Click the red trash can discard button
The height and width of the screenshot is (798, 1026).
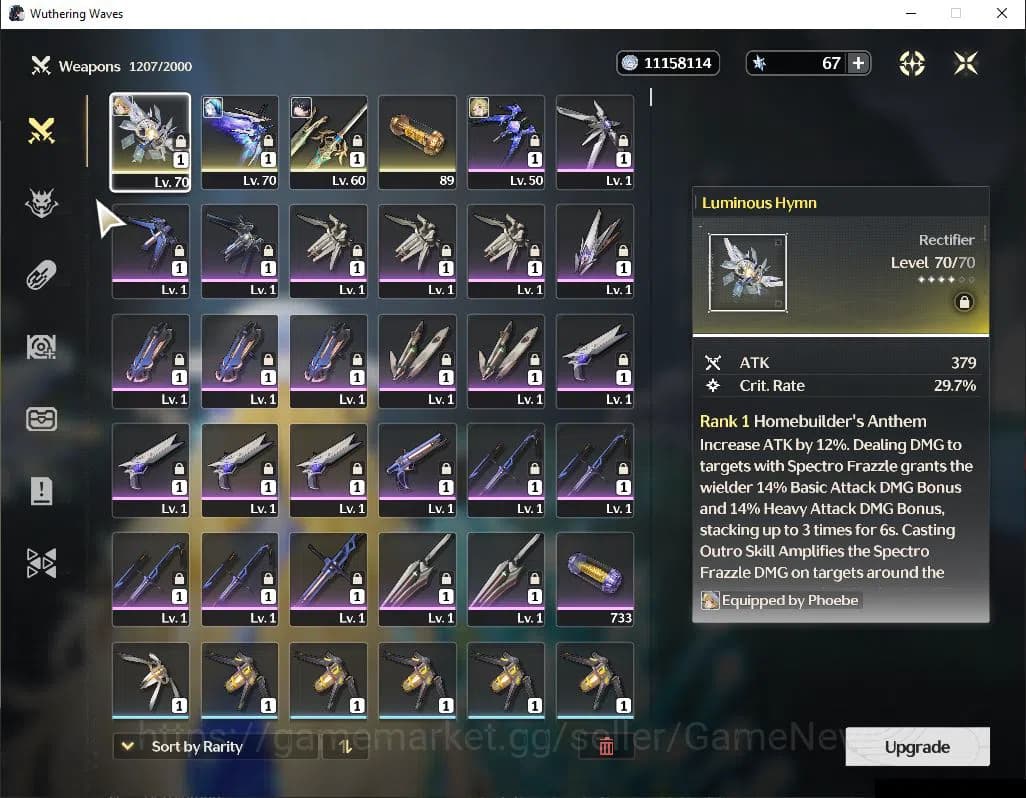coord(606,746)
